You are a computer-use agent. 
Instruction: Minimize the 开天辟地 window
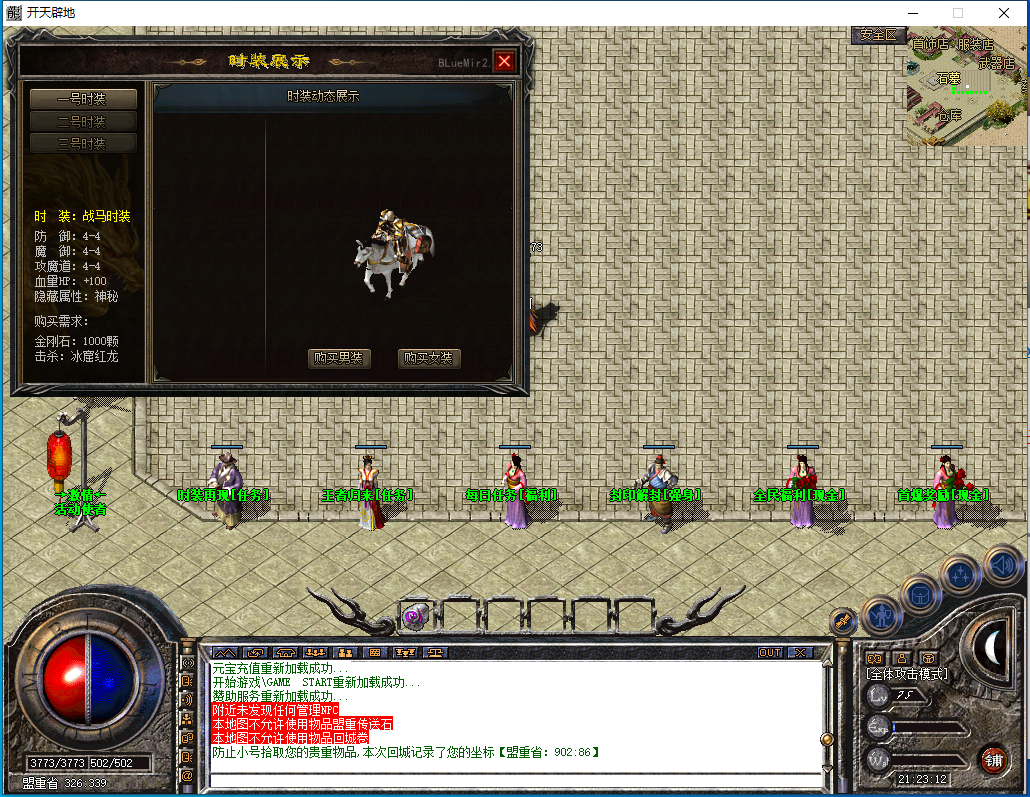point(912,13)
